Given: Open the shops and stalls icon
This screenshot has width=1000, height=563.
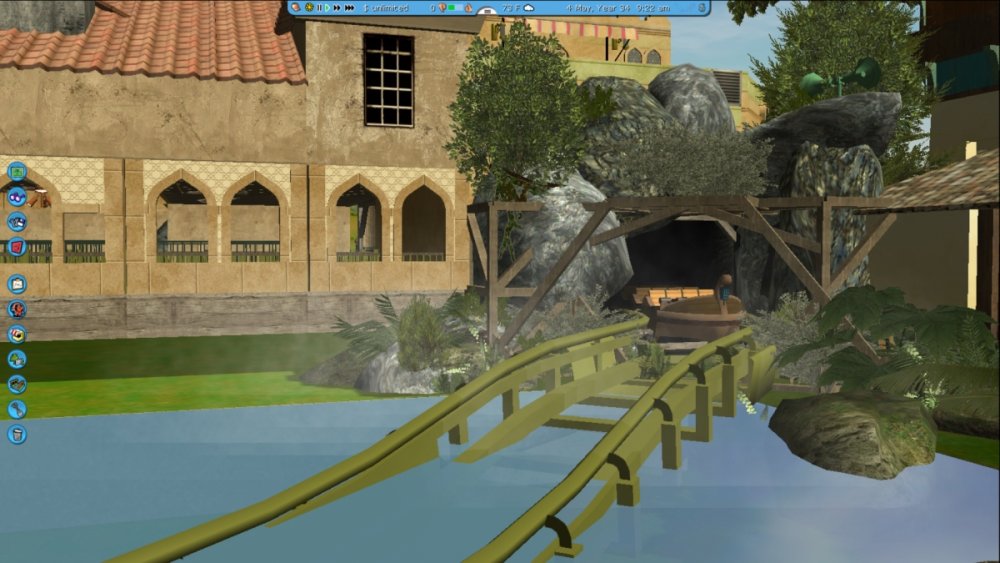Looking at the screenshot, I should pyautogui.click(x=17, y=334).
